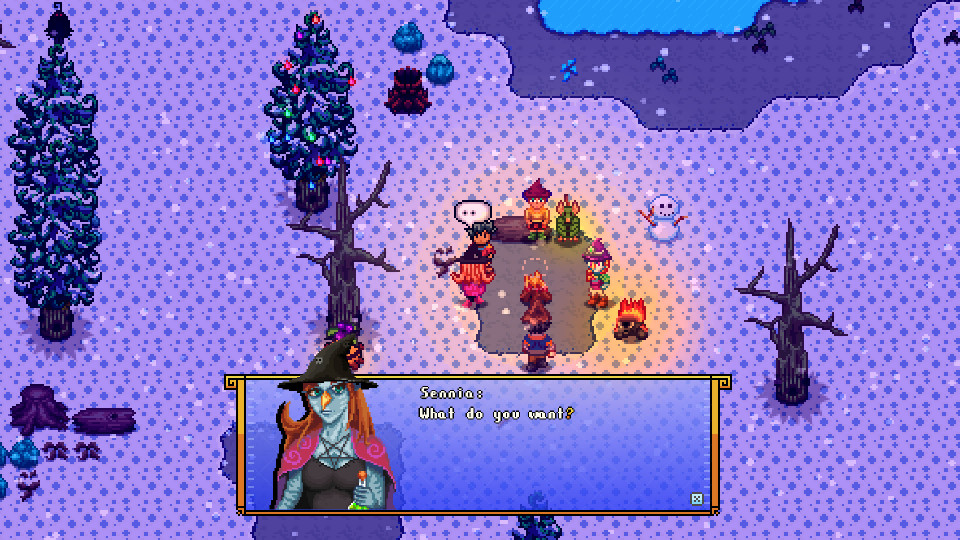Close Sennia's dialogue with the X icon

(696, 497)
